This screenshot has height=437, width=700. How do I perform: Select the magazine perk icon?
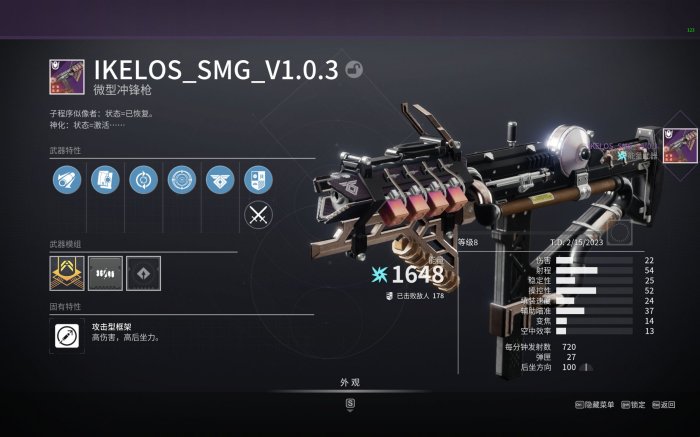pos(104,180)
